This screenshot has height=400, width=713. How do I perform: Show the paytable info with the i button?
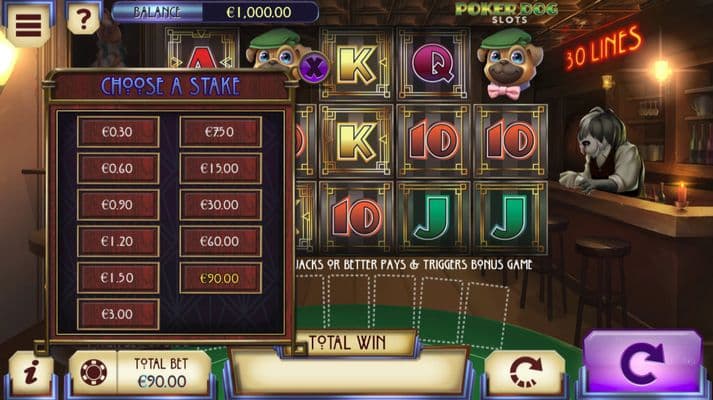coord(31,373)
